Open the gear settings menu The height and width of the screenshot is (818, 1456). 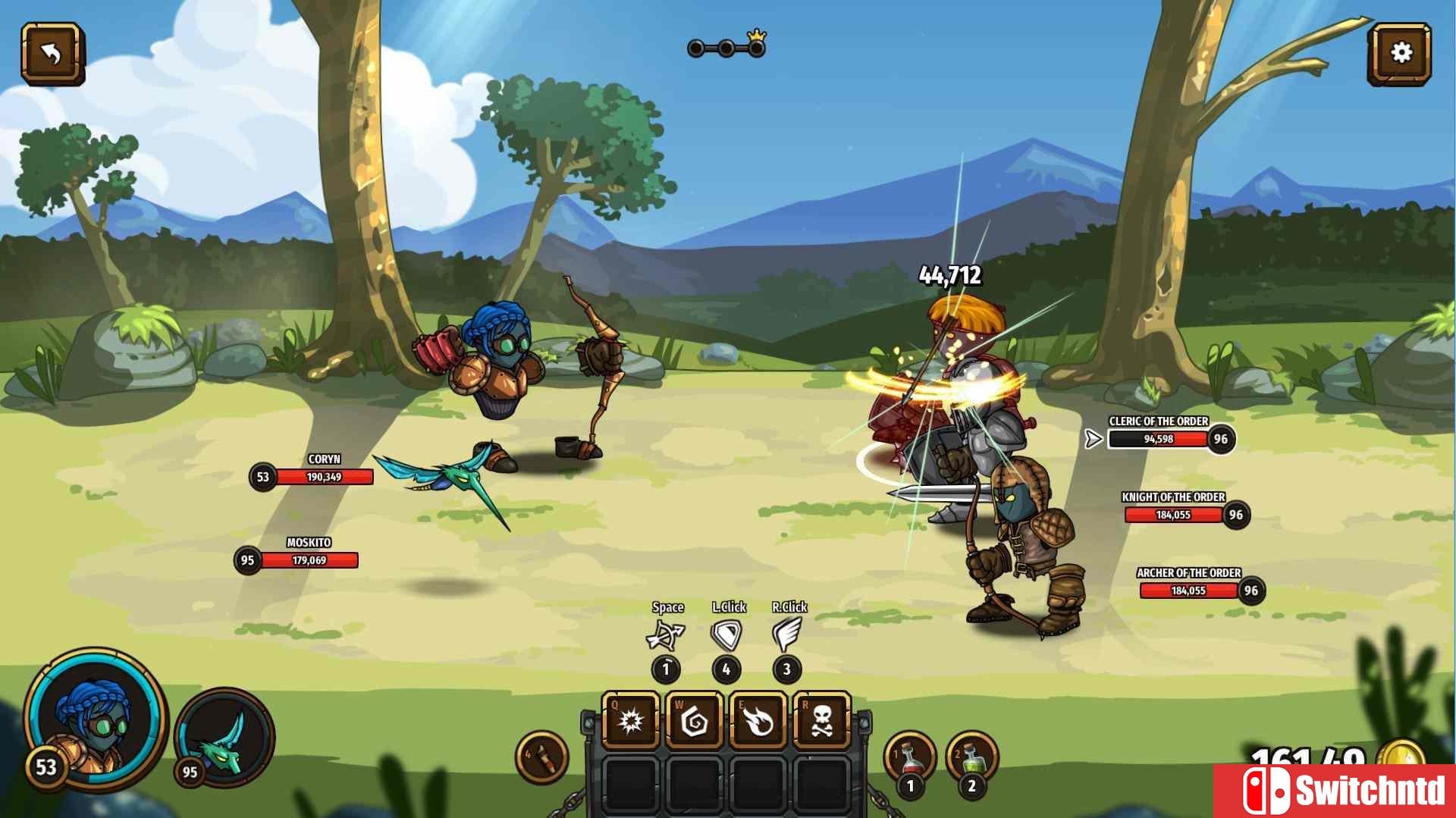tap(1400, 53)
